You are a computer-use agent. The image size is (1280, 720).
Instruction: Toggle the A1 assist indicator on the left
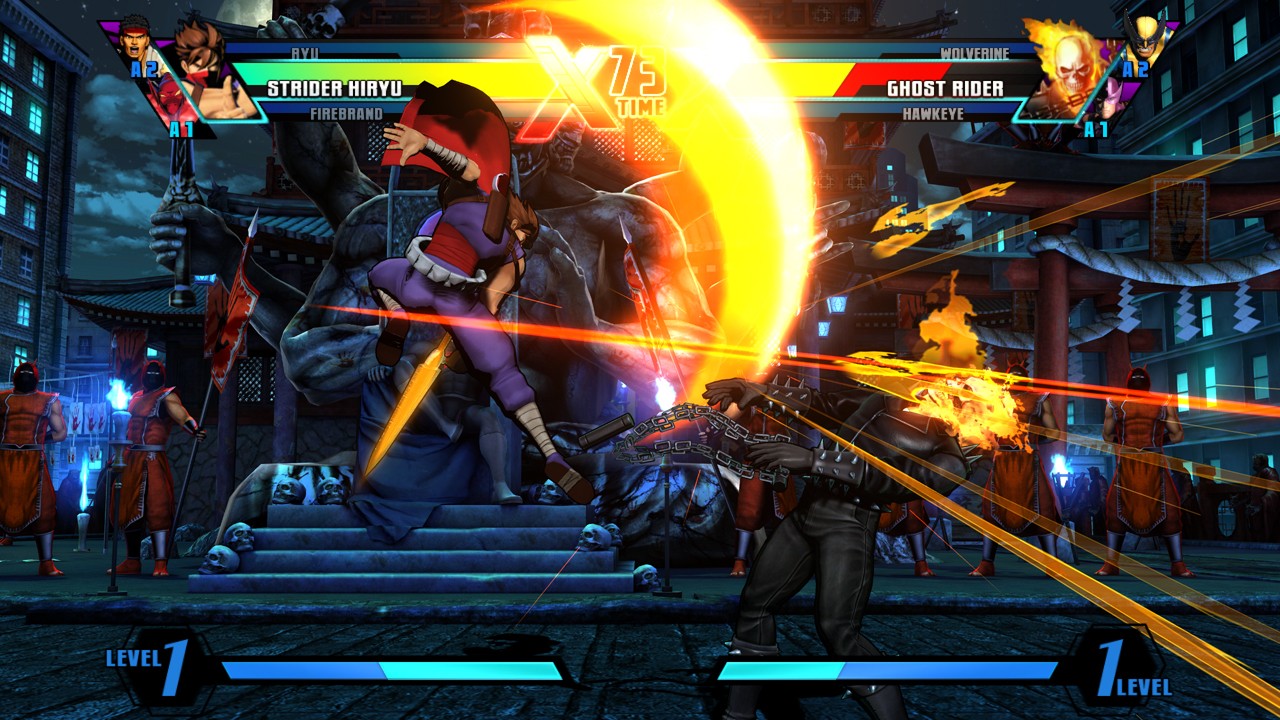point(183,128)
